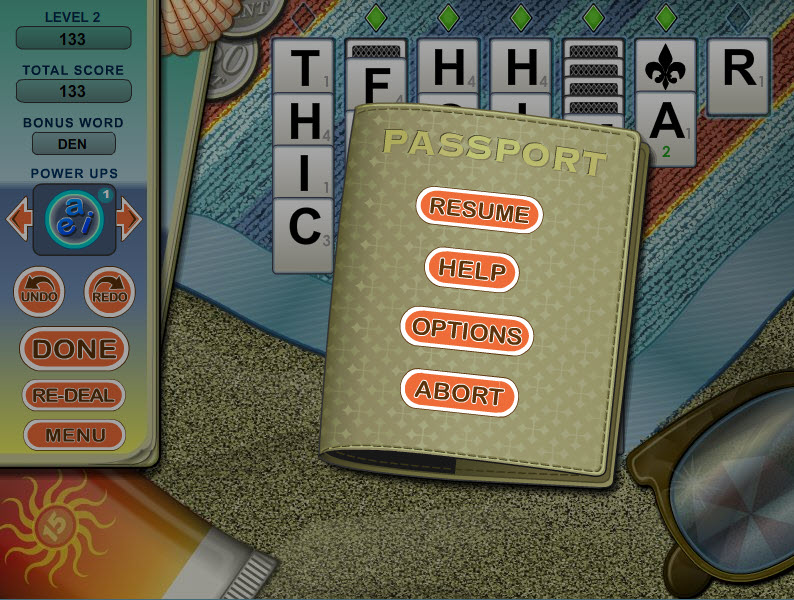Resume the game from the Passport menu
Viewport: 794px width, 600px height.
click(479, 212)
